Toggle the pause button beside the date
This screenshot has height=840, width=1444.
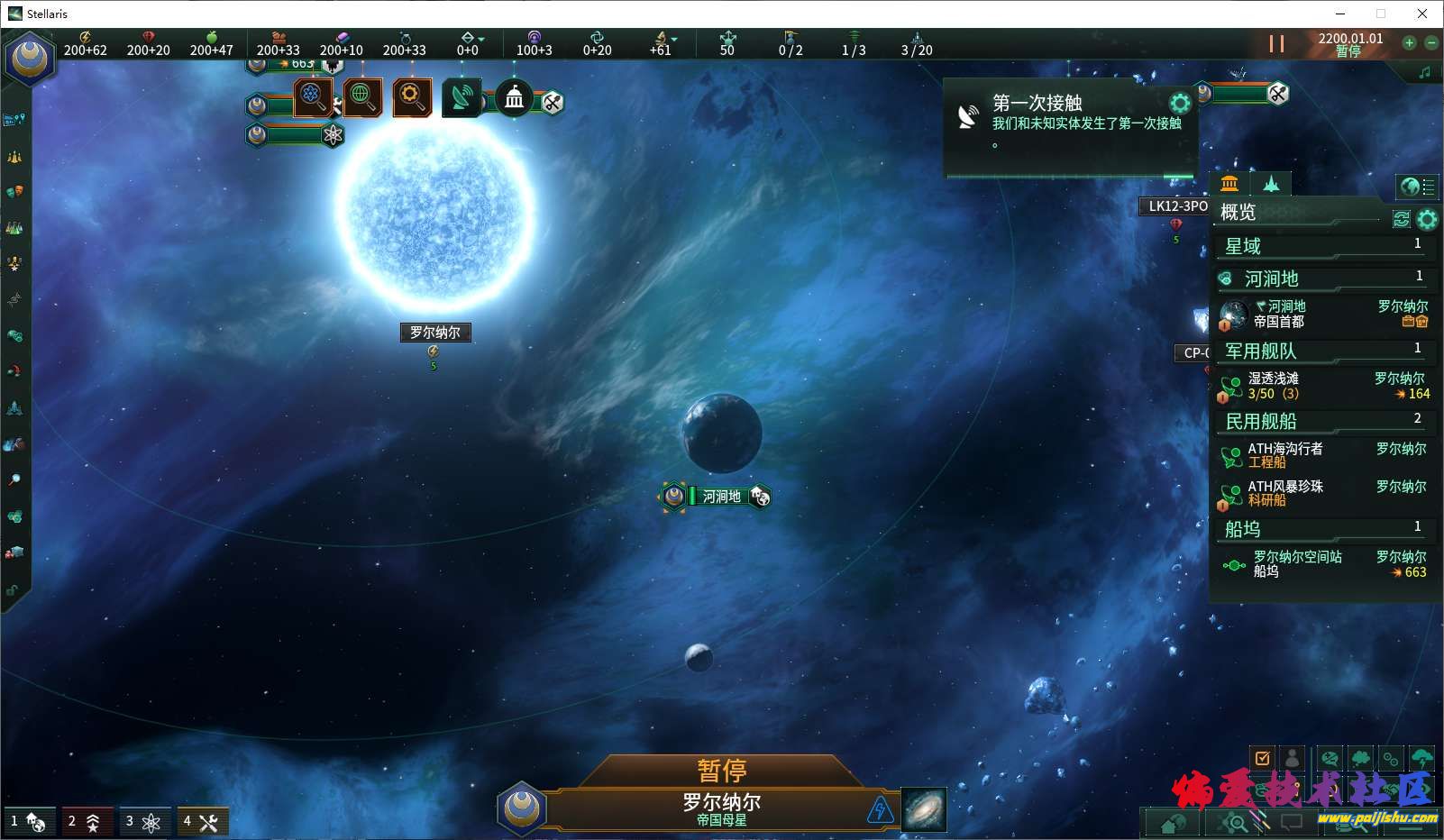point(1276,43)
